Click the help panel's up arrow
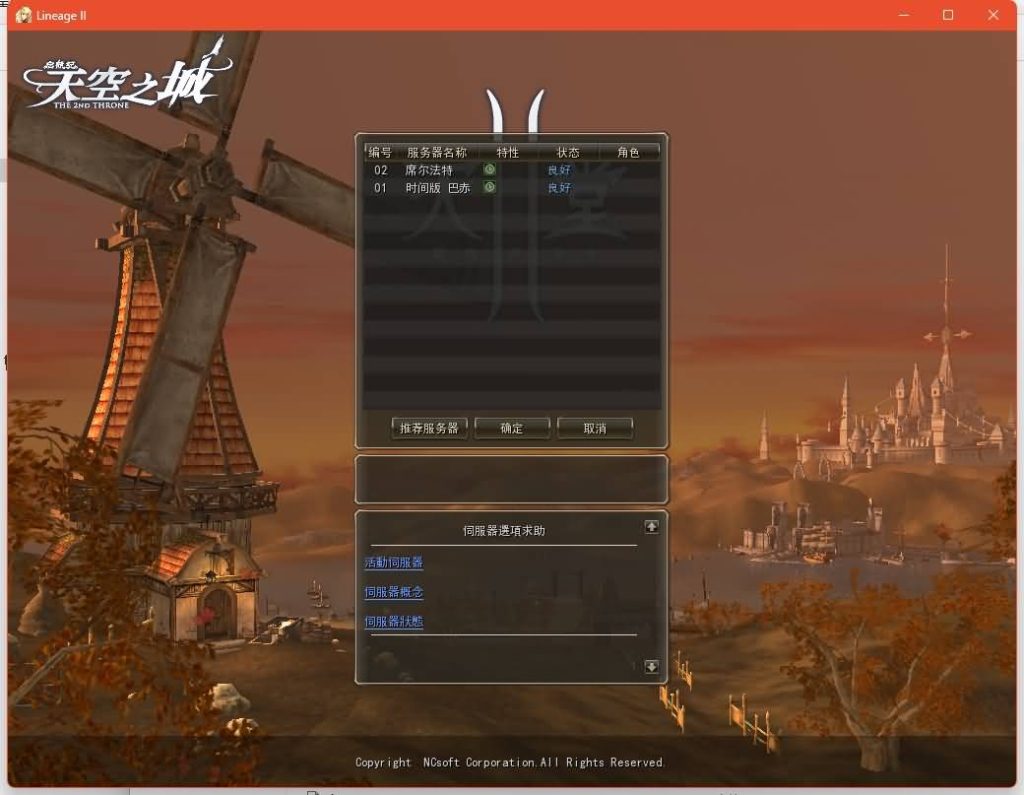 click(x=651, y=526)
